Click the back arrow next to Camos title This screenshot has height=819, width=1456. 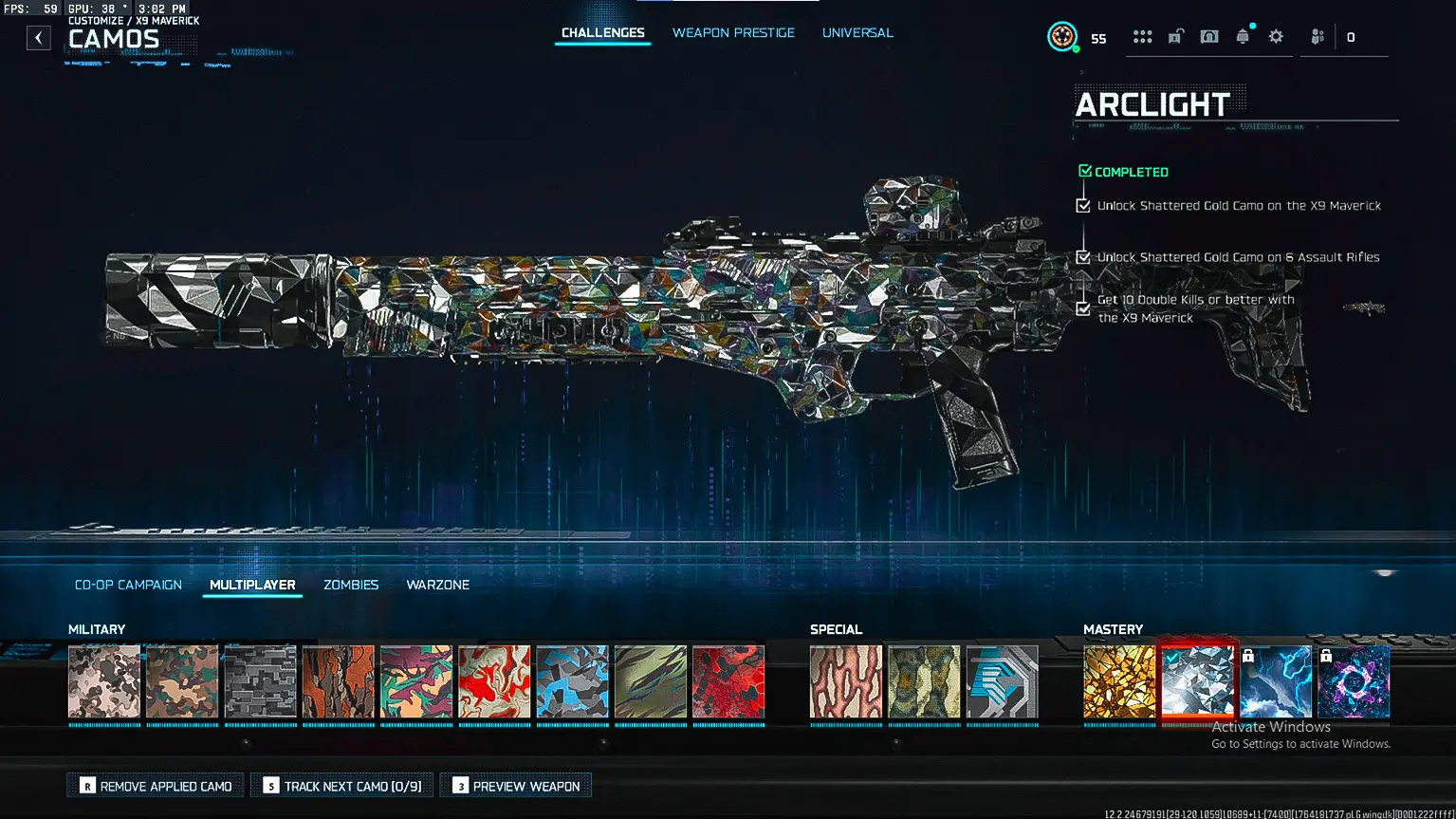(x=38, y=37)
